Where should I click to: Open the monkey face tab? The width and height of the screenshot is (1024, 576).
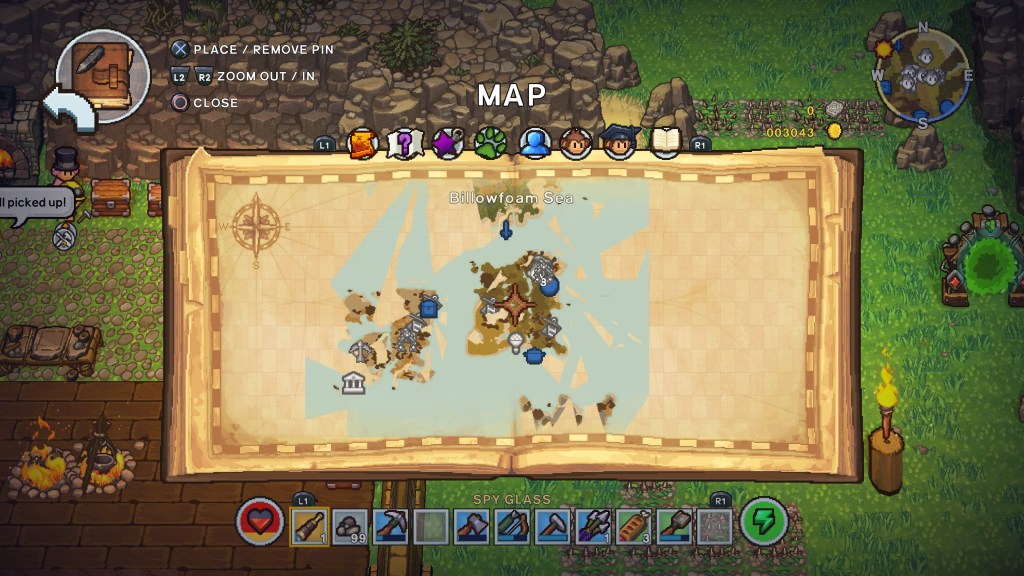(577, 144)
